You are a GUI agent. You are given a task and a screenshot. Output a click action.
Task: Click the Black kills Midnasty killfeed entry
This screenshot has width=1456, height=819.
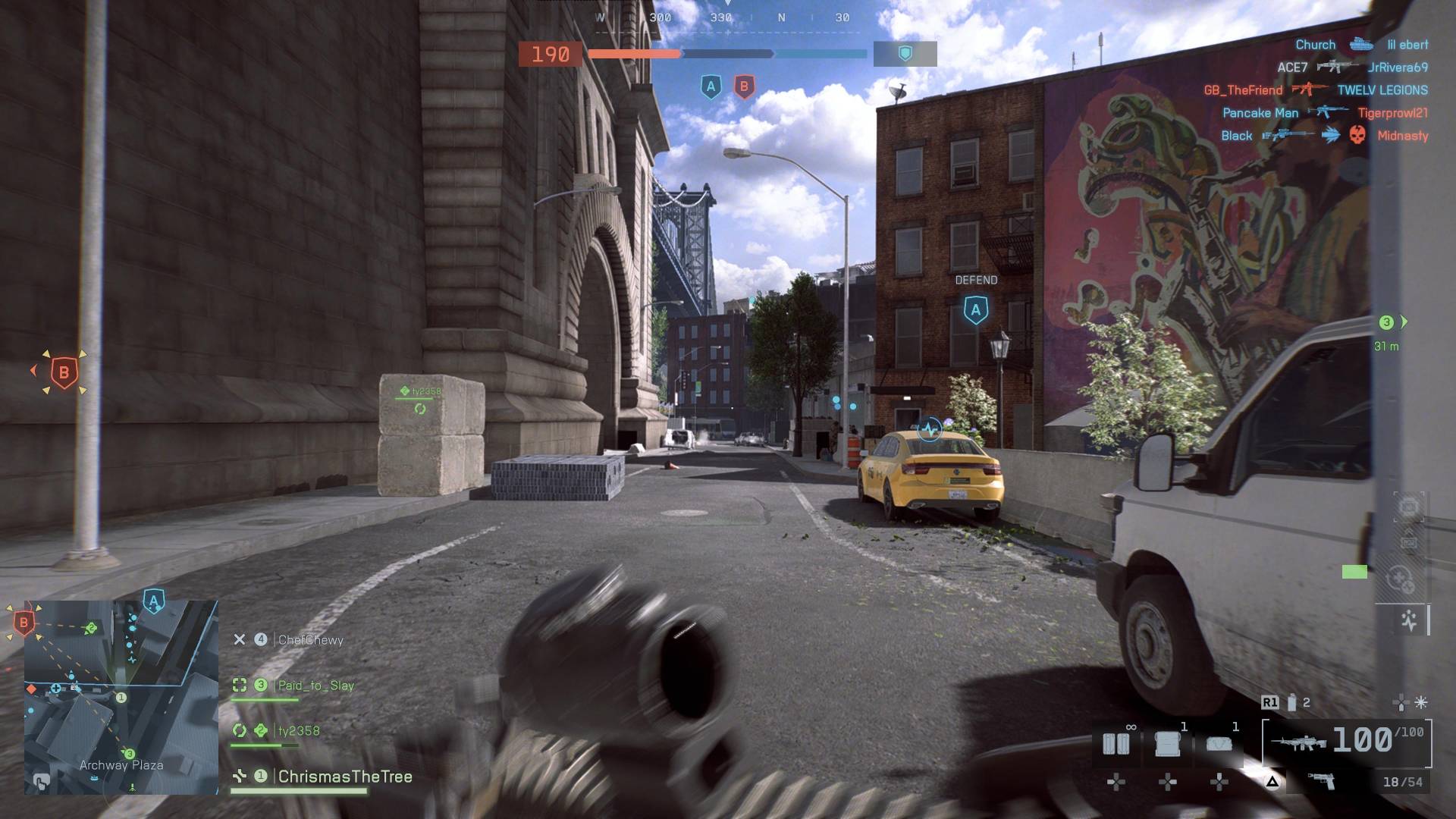1324,136
